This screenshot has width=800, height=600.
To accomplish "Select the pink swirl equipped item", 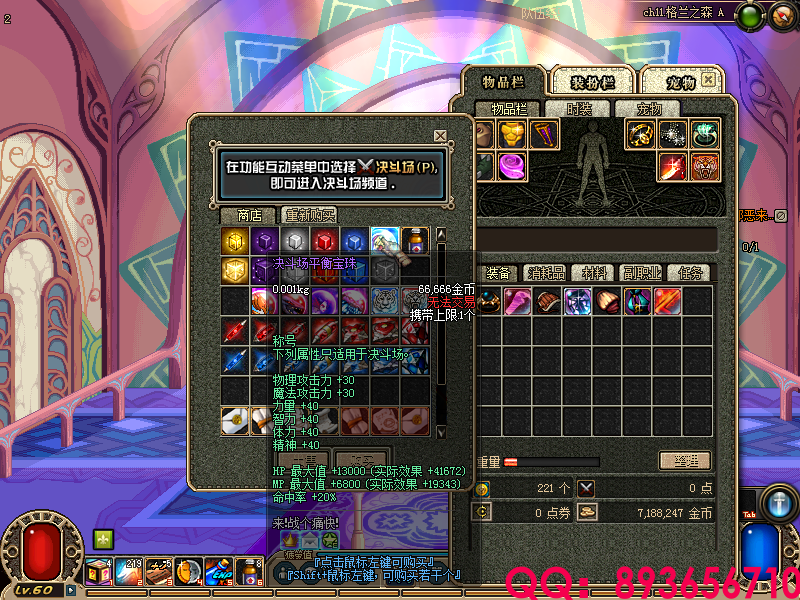I will click(x=513, y=166).
